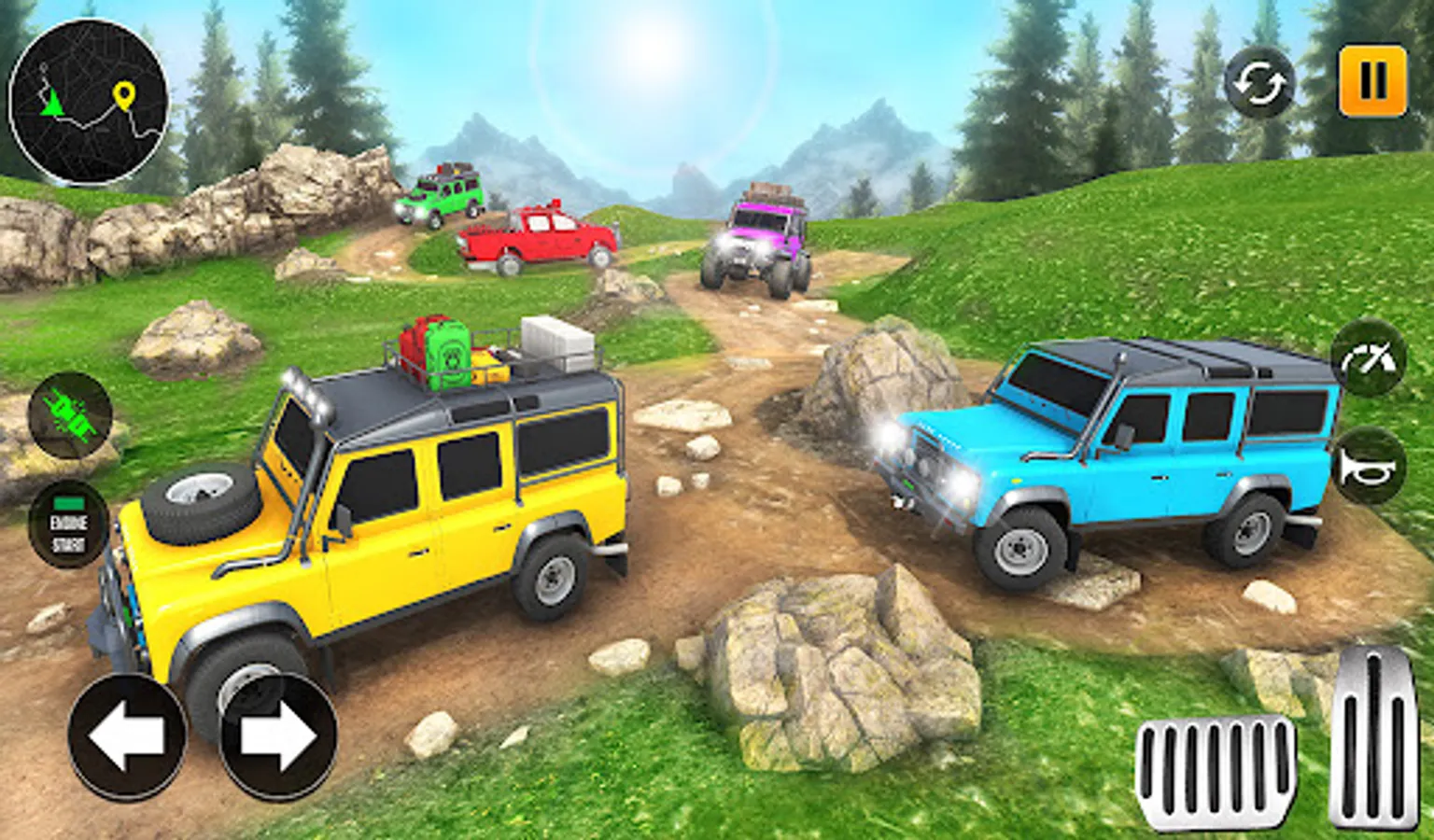Step on the wide brake pedal
The height and width of the screenshot is (840, 1434).
coord(1216,770)
